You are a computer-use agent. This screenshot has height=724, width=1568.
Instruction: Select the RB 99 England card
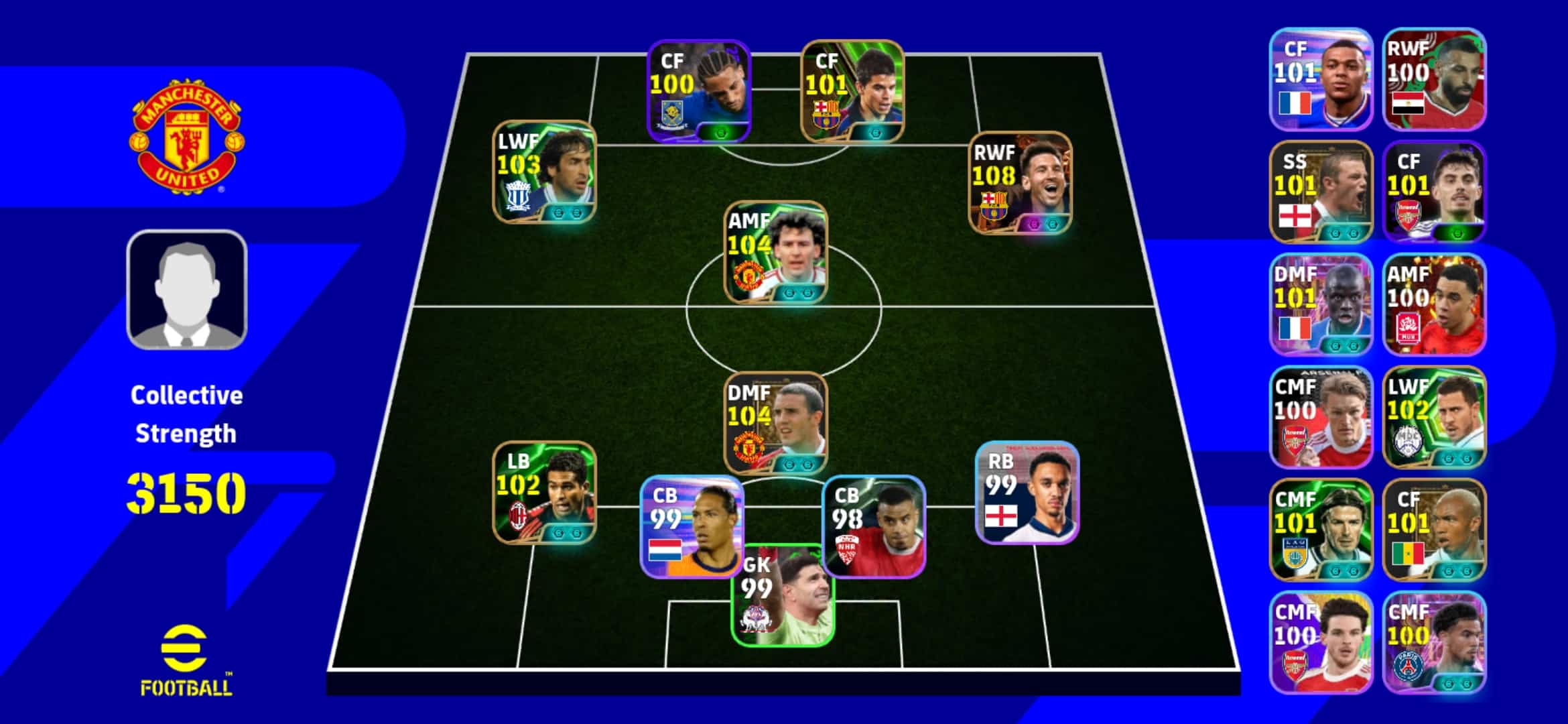1027,492
